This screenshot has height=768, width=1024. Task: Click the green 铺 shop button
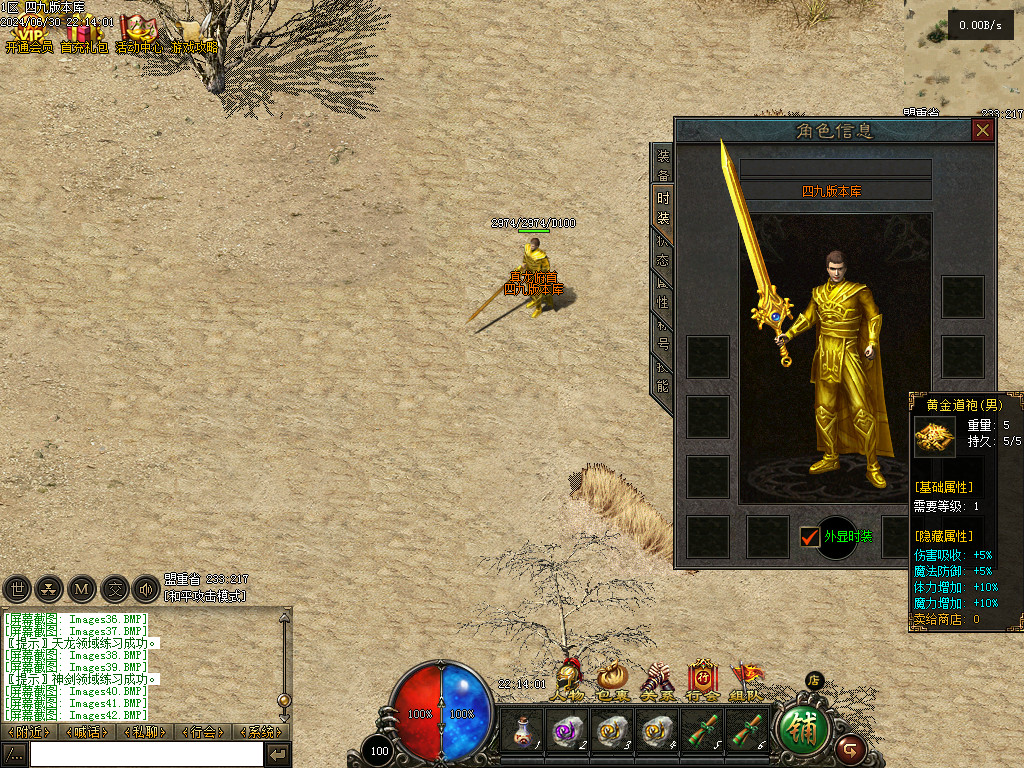pyautogui.click(x=803, y=729)
